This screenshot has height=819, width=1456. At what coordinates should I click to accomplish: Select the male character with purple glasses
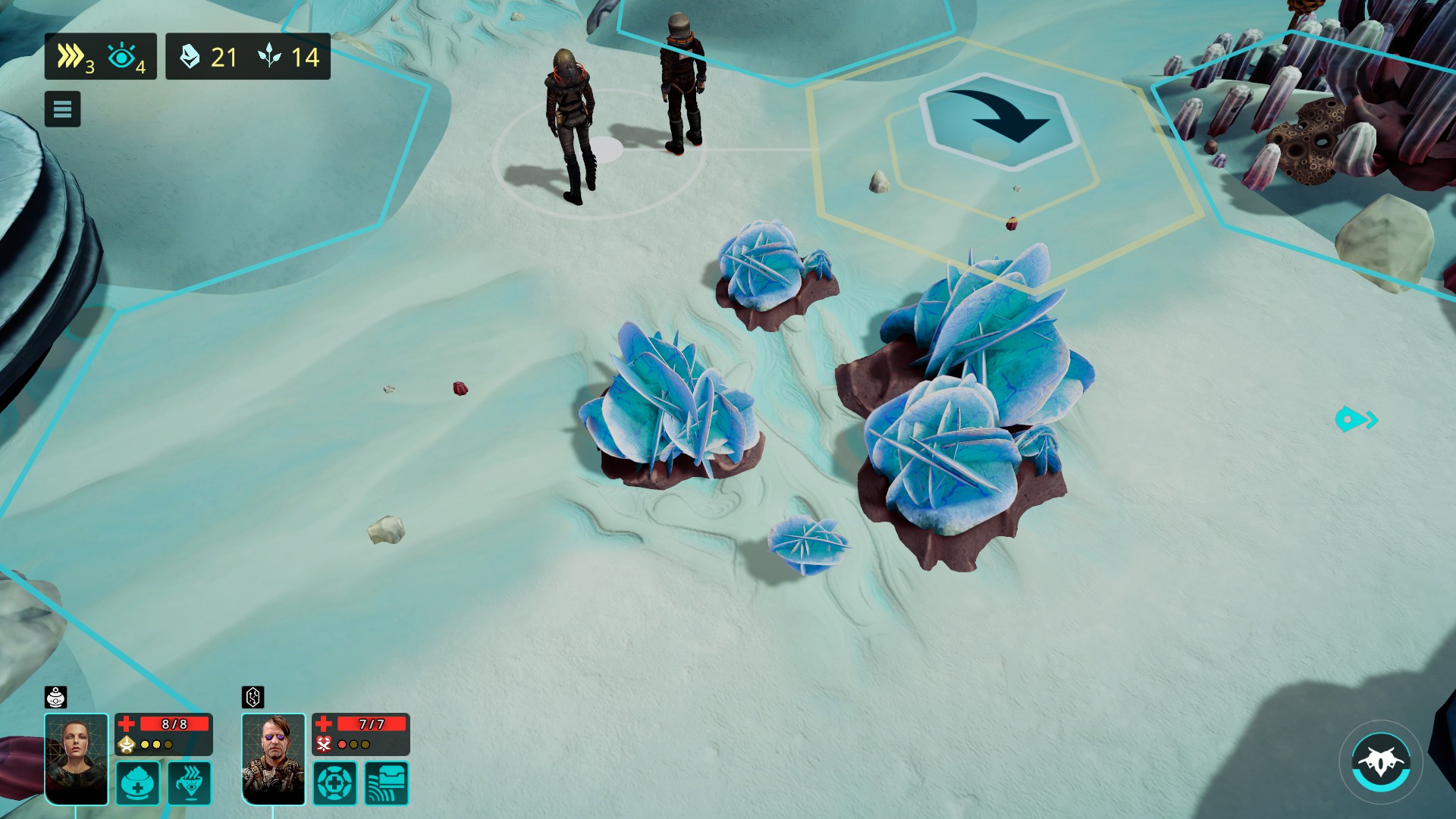273,758
